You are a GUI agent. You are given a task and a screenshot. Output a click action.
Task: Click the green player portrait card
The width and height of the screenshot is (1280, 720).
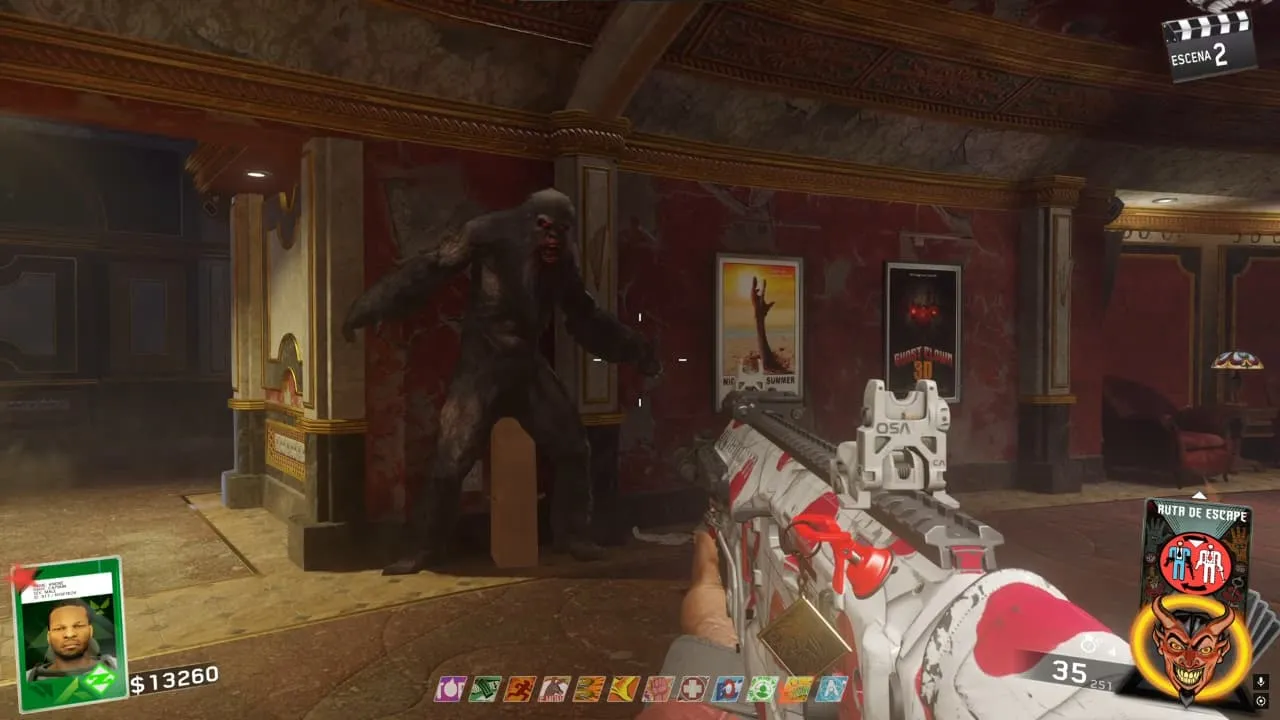click(68, 633)
